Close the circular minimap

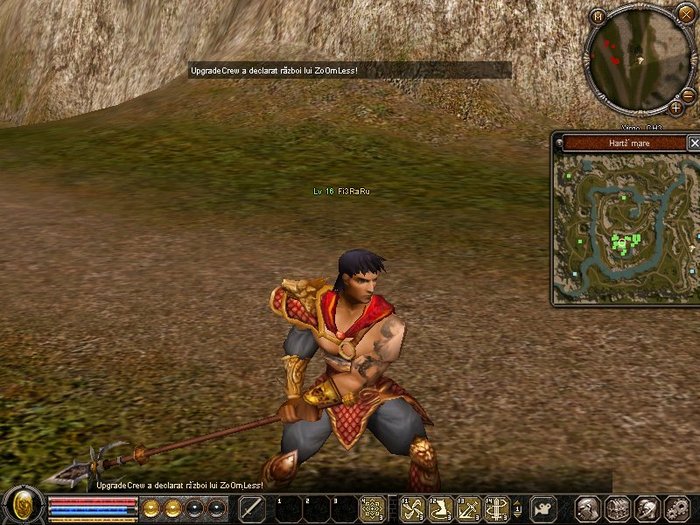[685, 14]
